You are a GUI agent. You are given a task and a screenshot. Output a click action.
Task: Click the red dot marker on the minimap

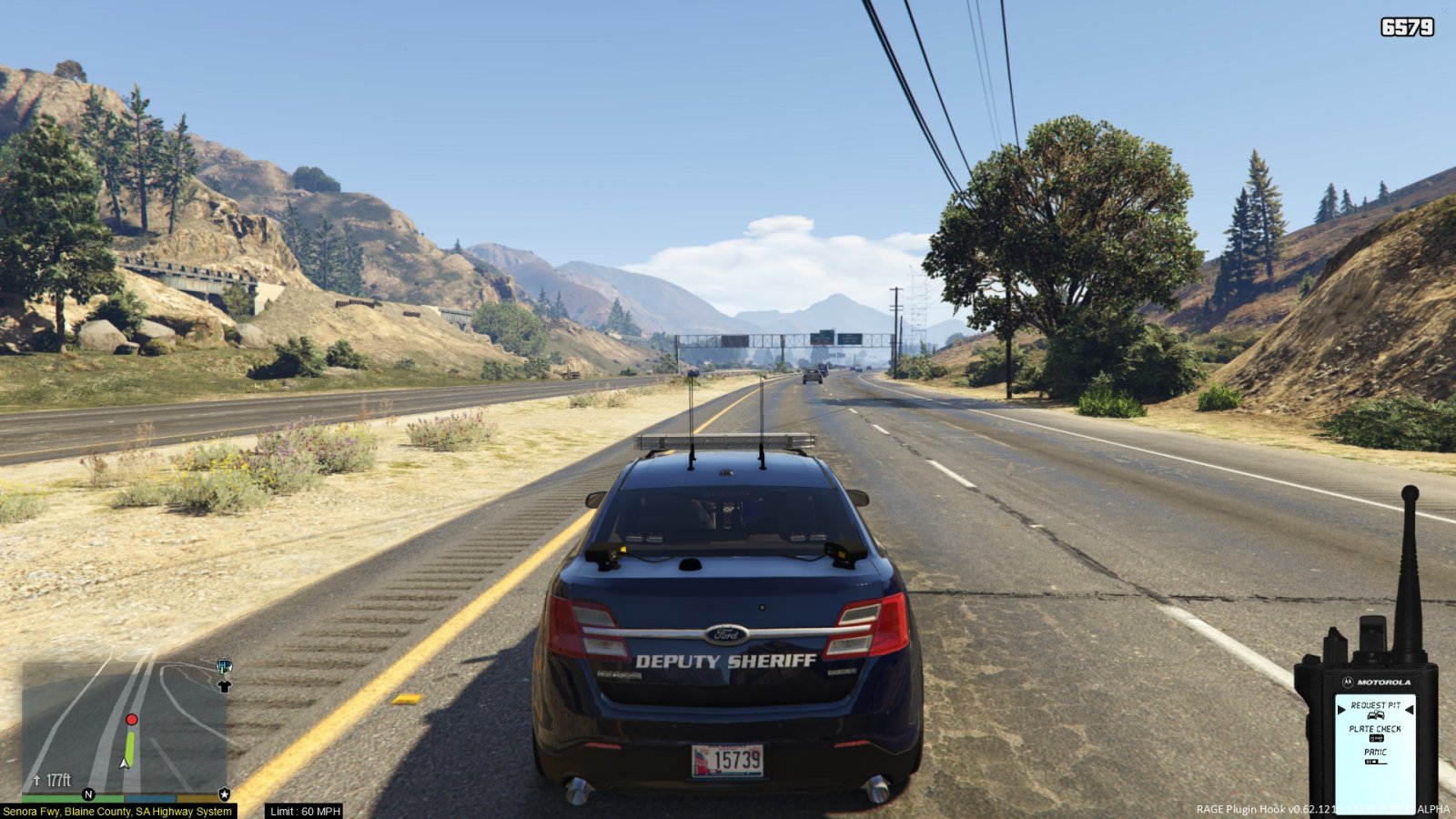pyautogui.click(x=132, y=720)
